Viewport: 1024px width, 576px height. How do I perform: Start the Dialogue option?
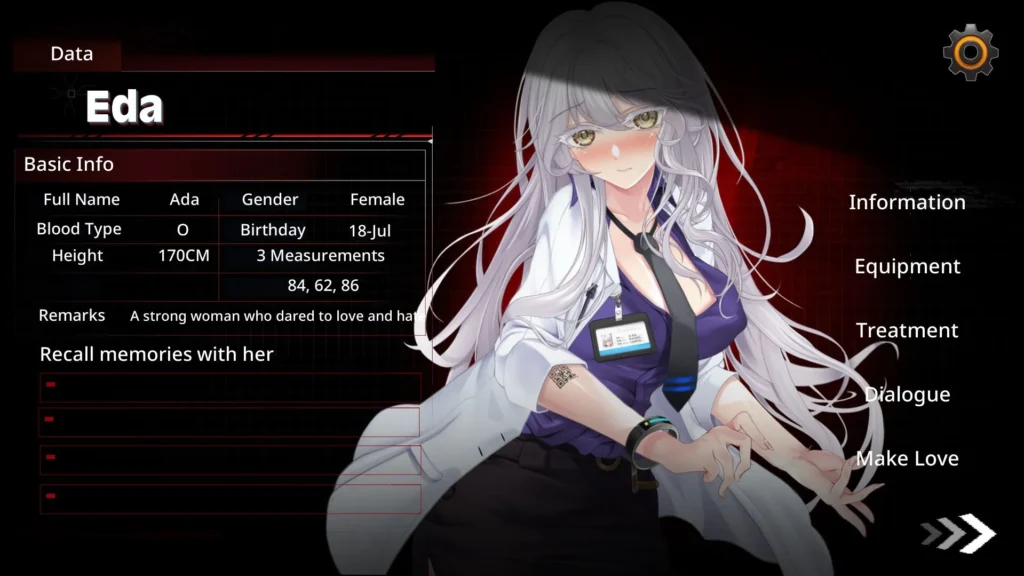(907, 394)
